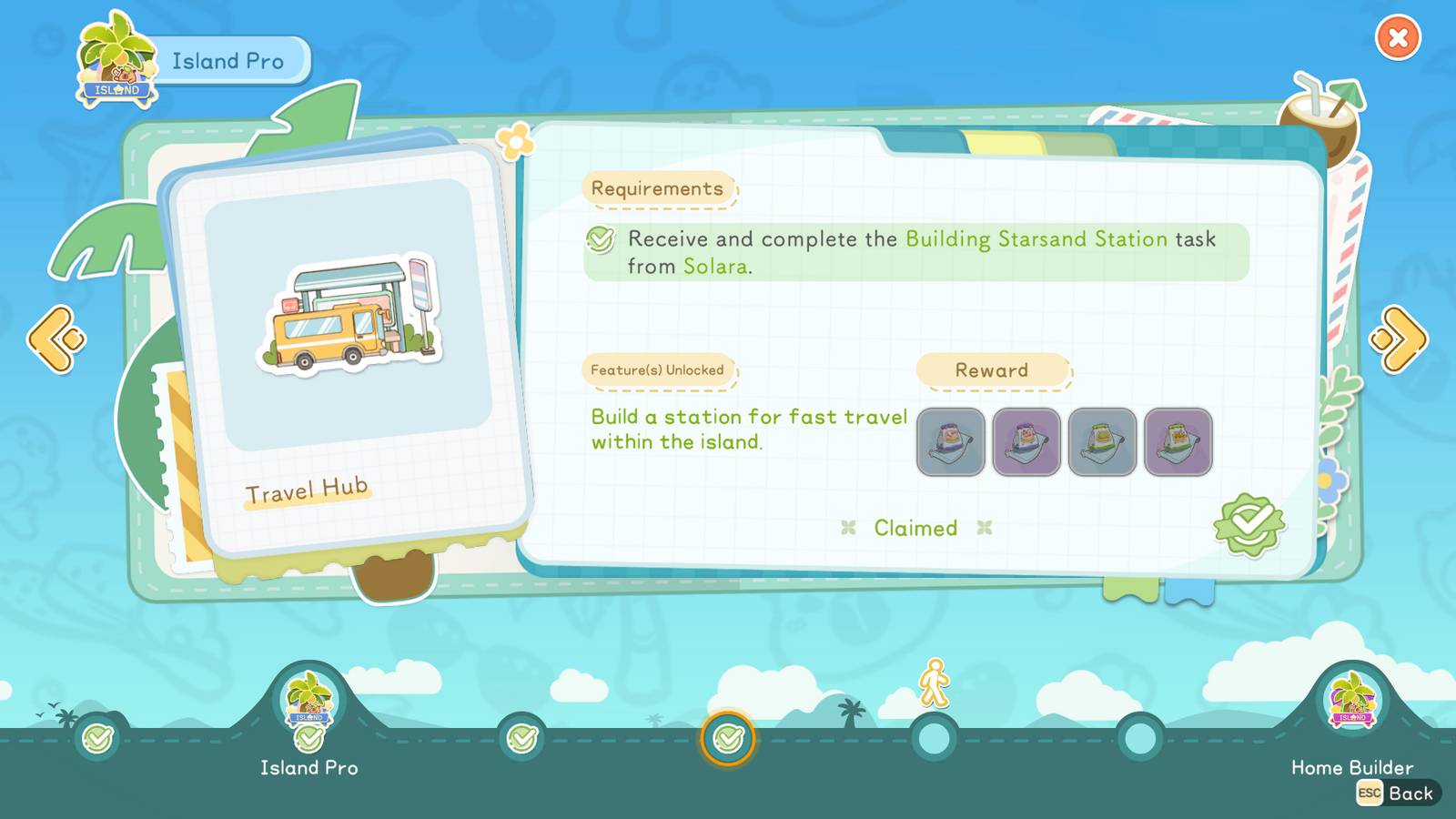Select the first reward seed packet item
Screen dimensions: 1456x819
coord(950,443)
